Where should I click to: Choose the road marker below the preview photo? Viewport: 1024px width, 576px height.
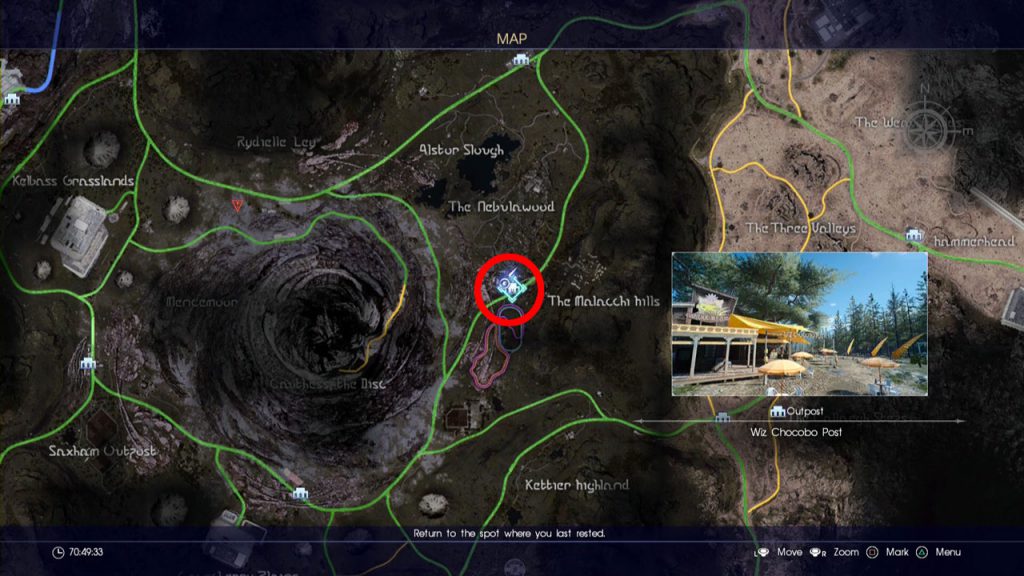(722, 417)
